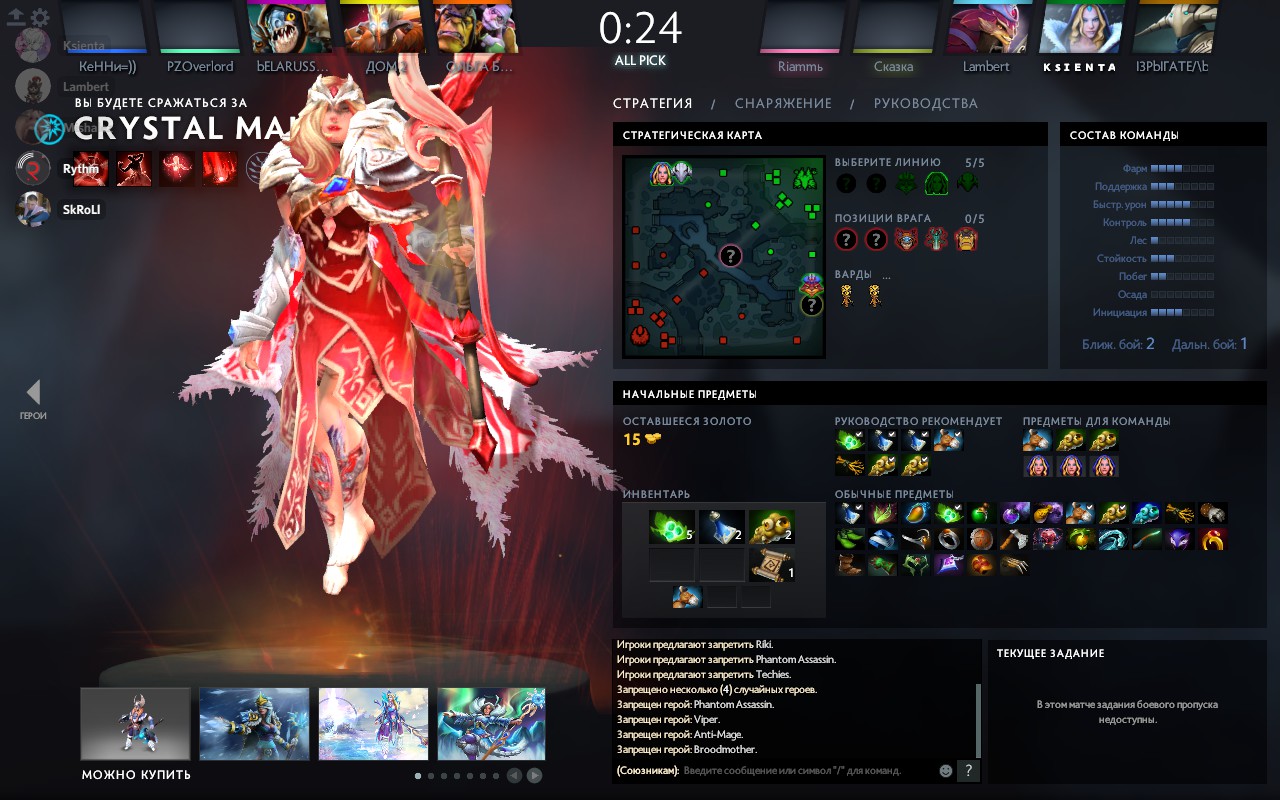Click the Observer Ward icon under ВАРДЫ
The image size is (1280, 800).
point(848,293)
